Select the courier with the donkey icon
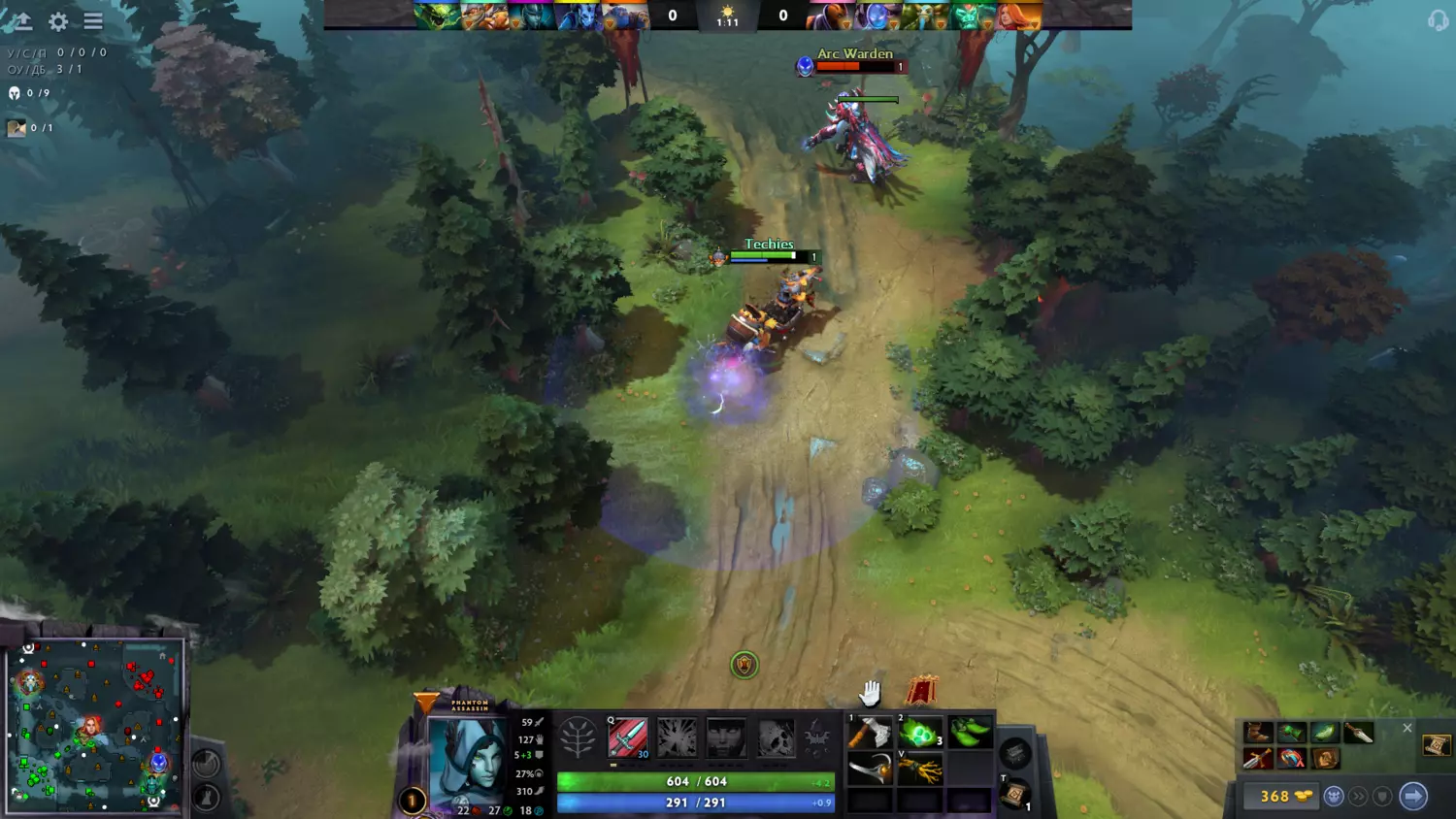This screenshot has width=1456, height=819. [1334, 797]
